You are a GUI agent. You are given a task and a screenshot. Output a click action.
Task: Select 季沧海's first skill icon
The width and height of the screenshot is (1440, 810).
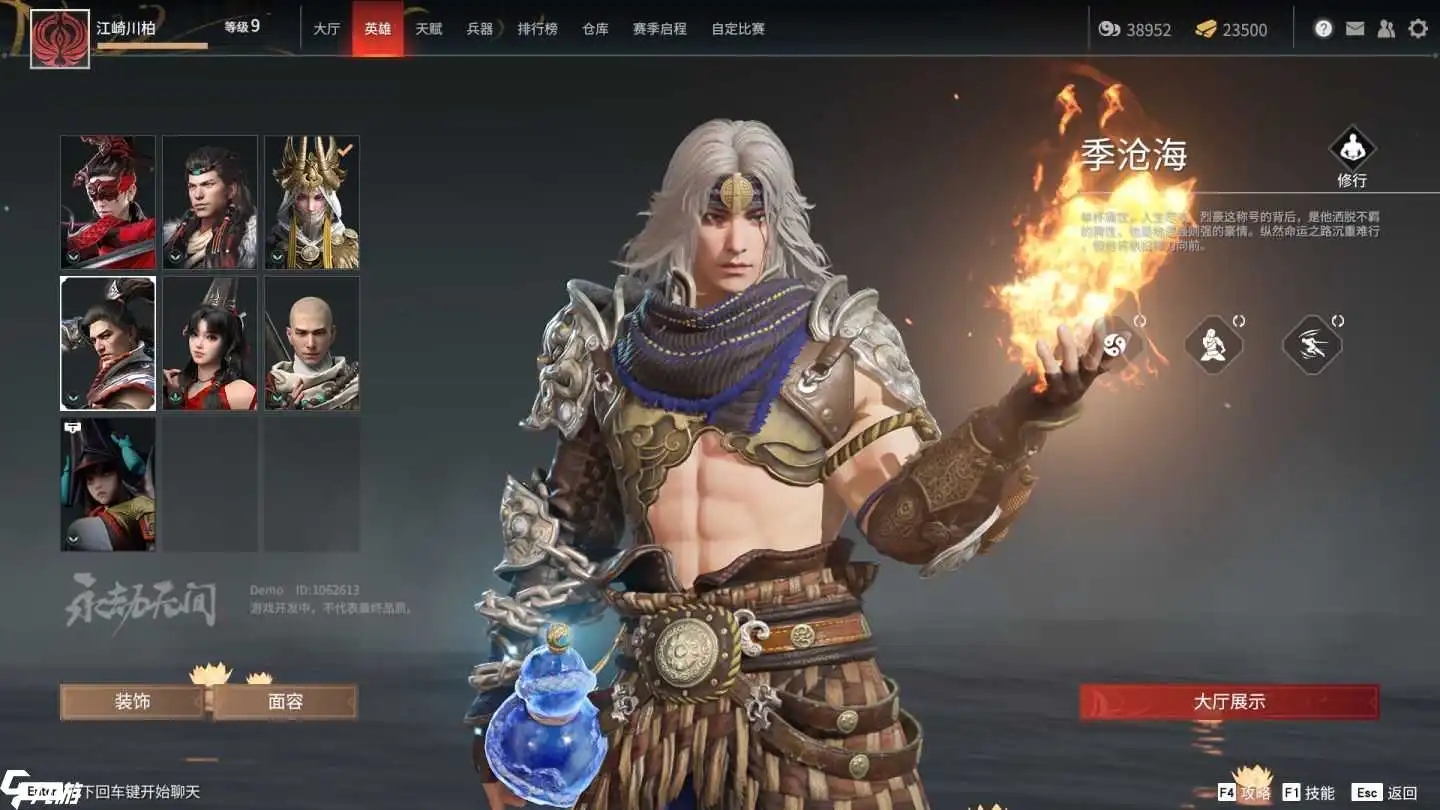pos(1115,343)
